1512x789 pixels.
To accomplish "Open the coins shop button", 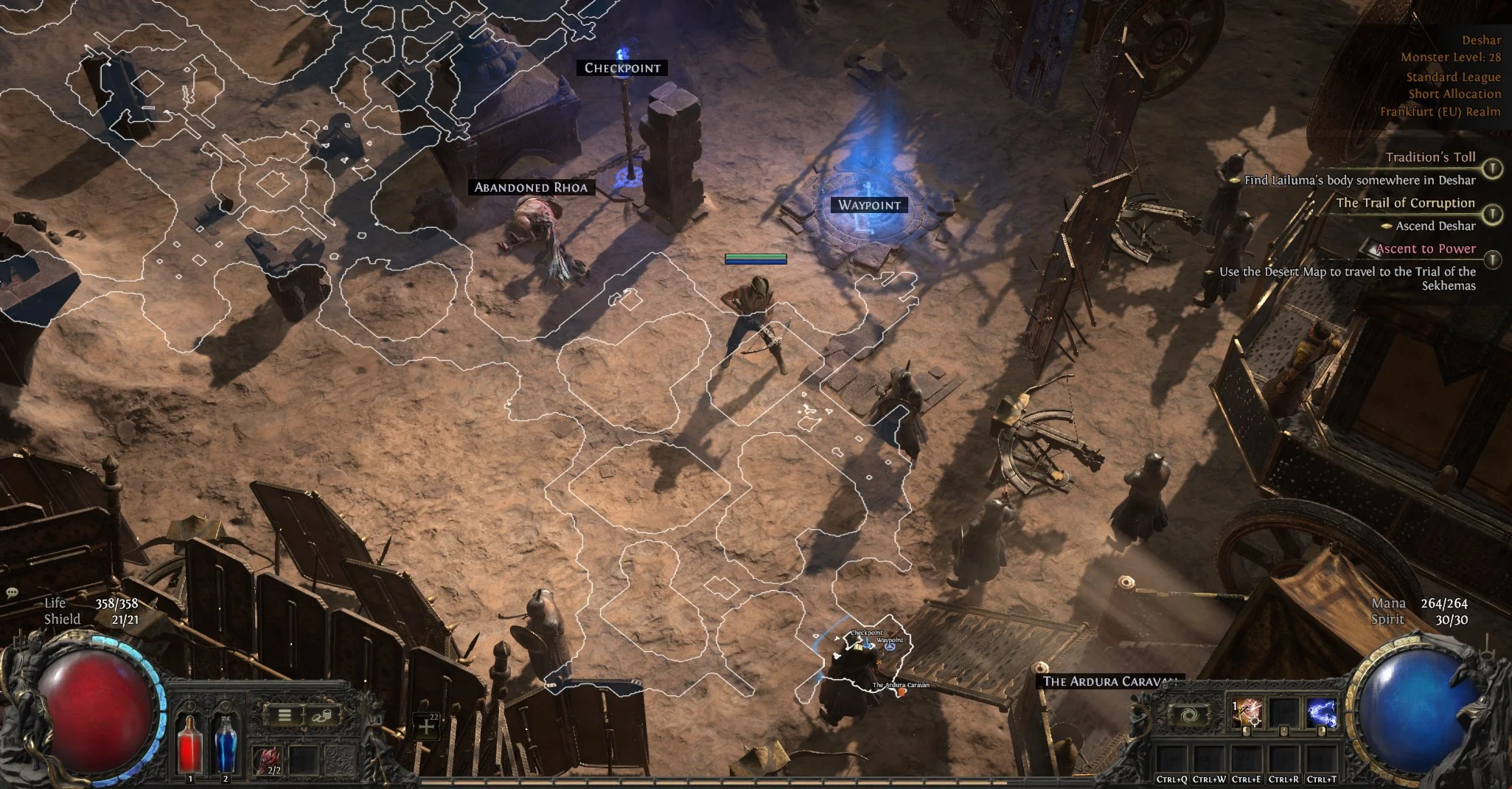I will [321, 715].
